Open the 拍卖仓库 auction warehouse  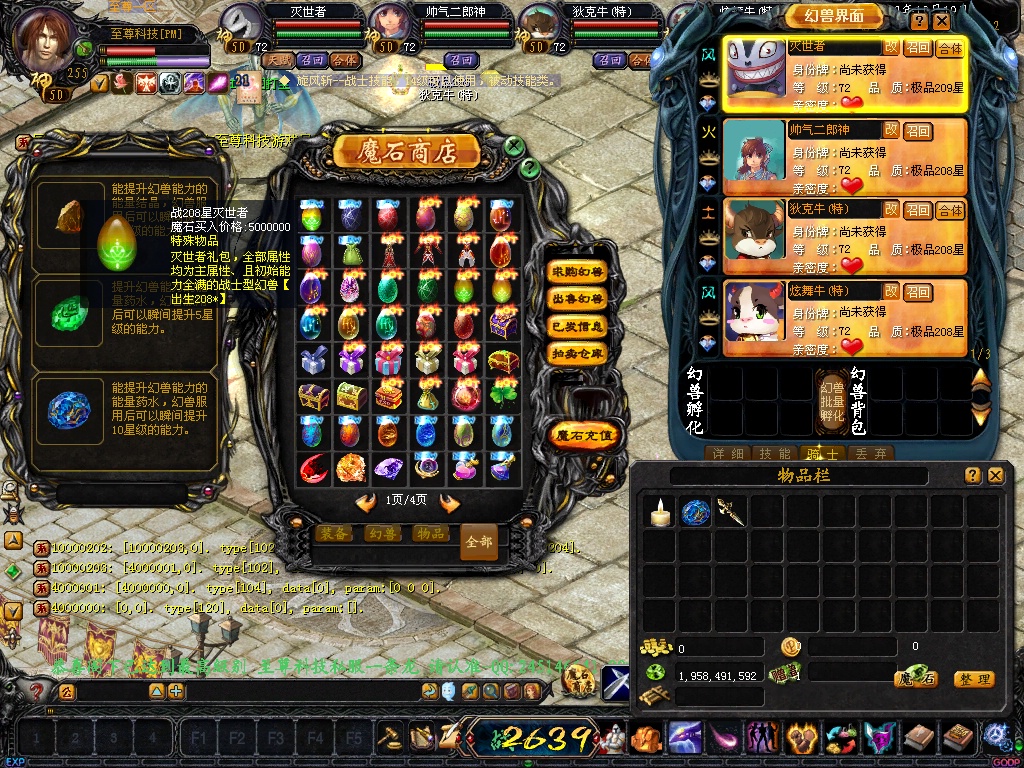coord(577,353)
